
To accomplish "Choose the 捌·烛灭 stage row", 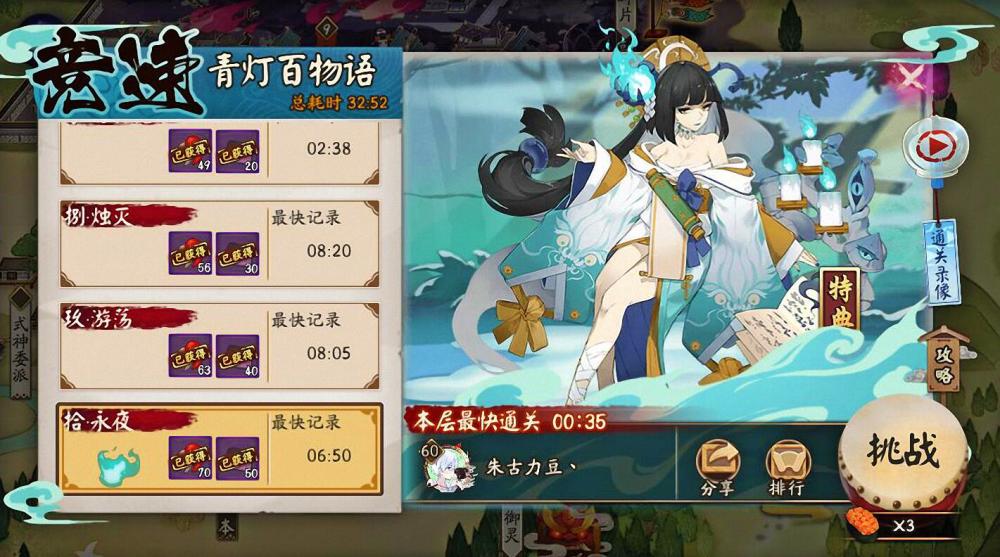I will (x=219, y=244).
